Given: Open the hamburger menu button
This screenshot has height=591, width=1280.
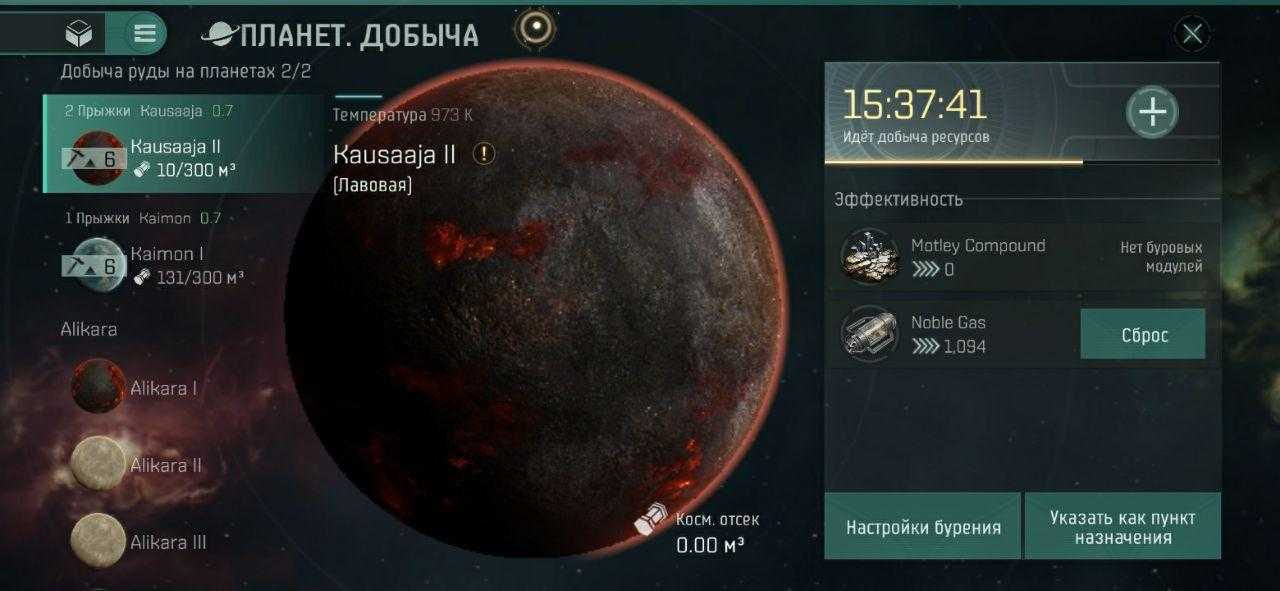Looking at the screenshot, I should [x=145, y=34].
